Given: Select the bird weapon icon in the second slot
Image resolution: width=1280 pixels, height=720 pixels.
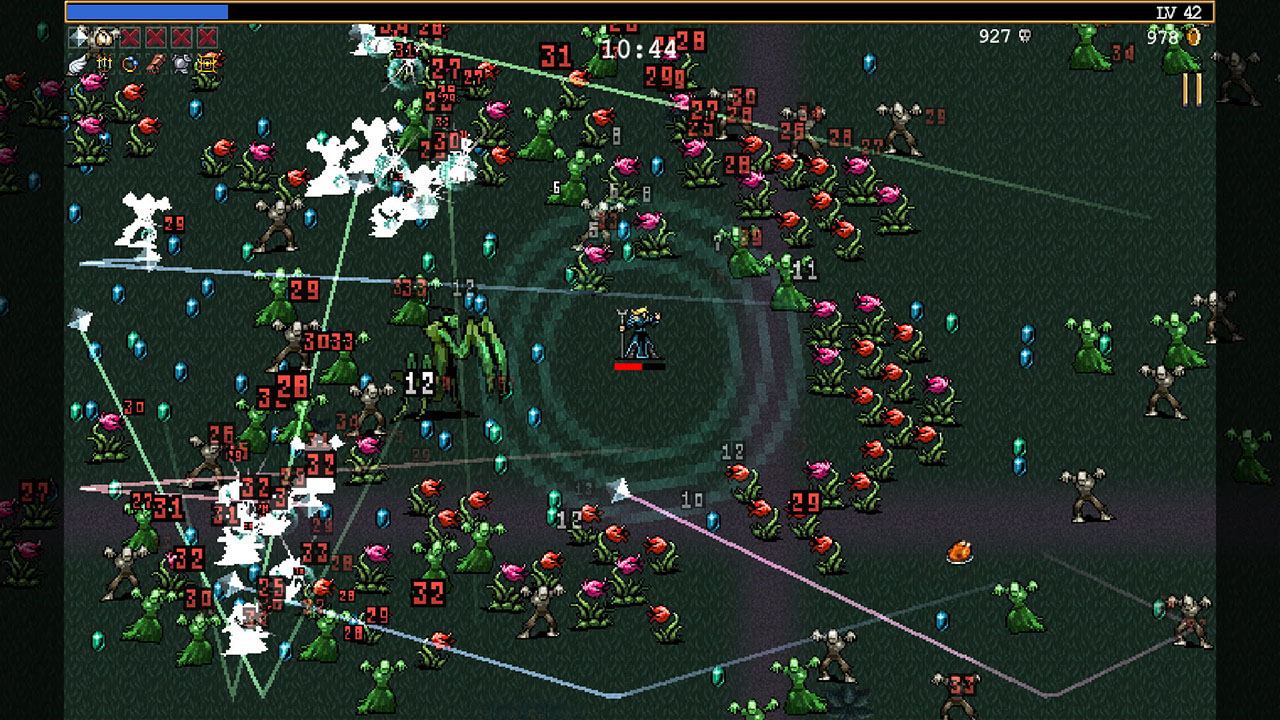Looking at the screenshot, I should [x=103, y=37].
